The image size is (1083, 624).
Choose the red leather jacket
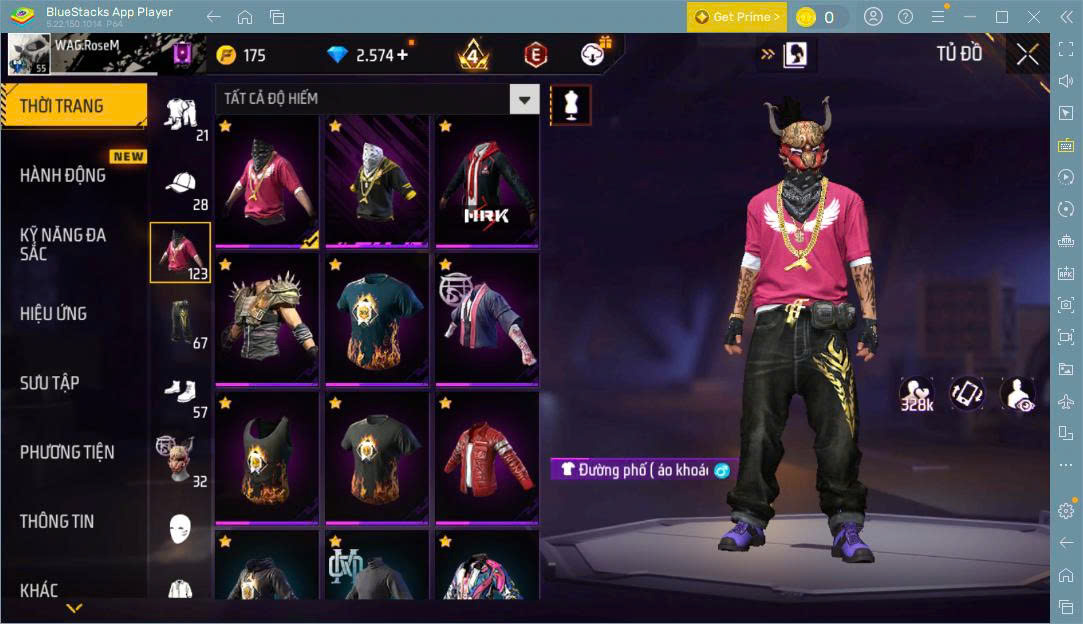point(486,457)
